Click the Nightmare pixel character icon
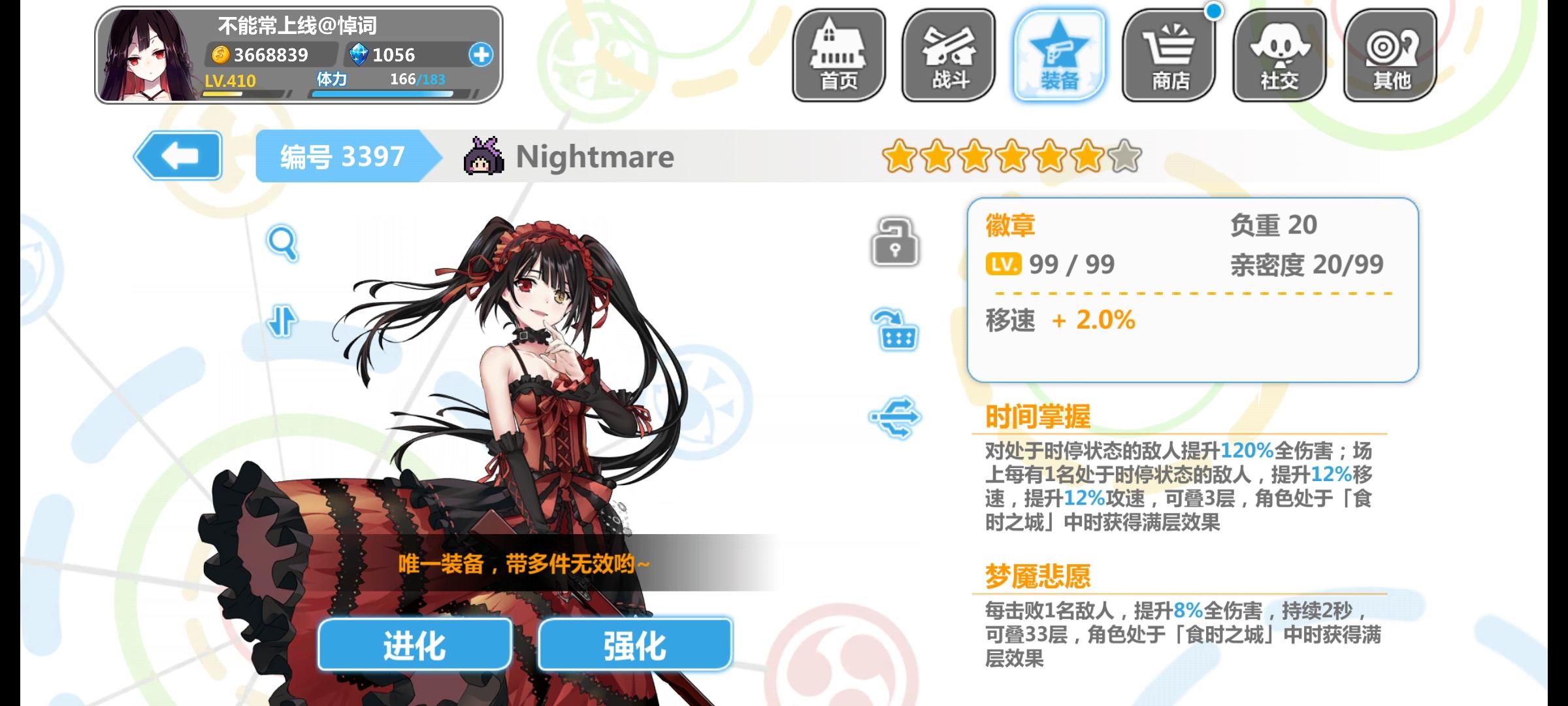This screenshot has height=706, width=1568. coord(485,157)
